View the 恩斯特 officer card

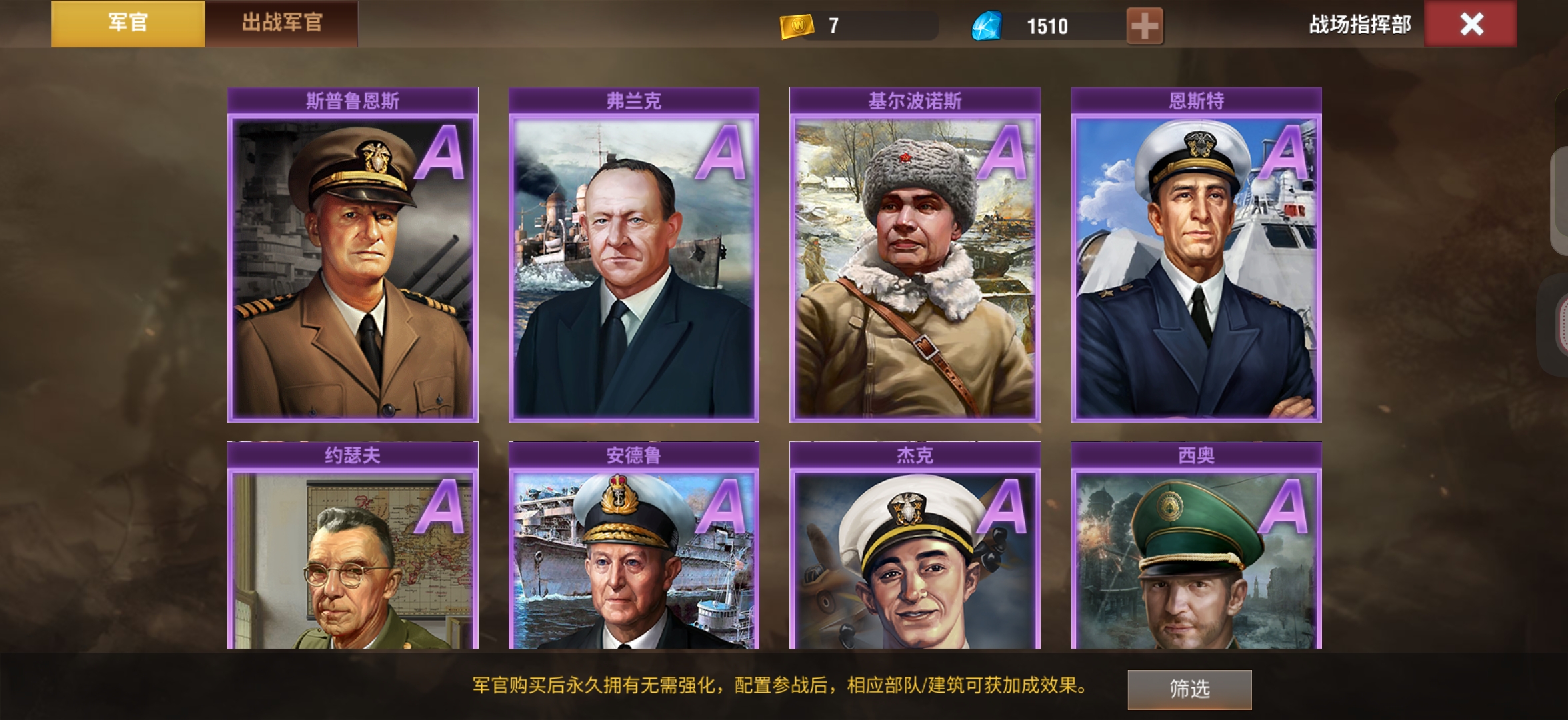point(1196,267)
